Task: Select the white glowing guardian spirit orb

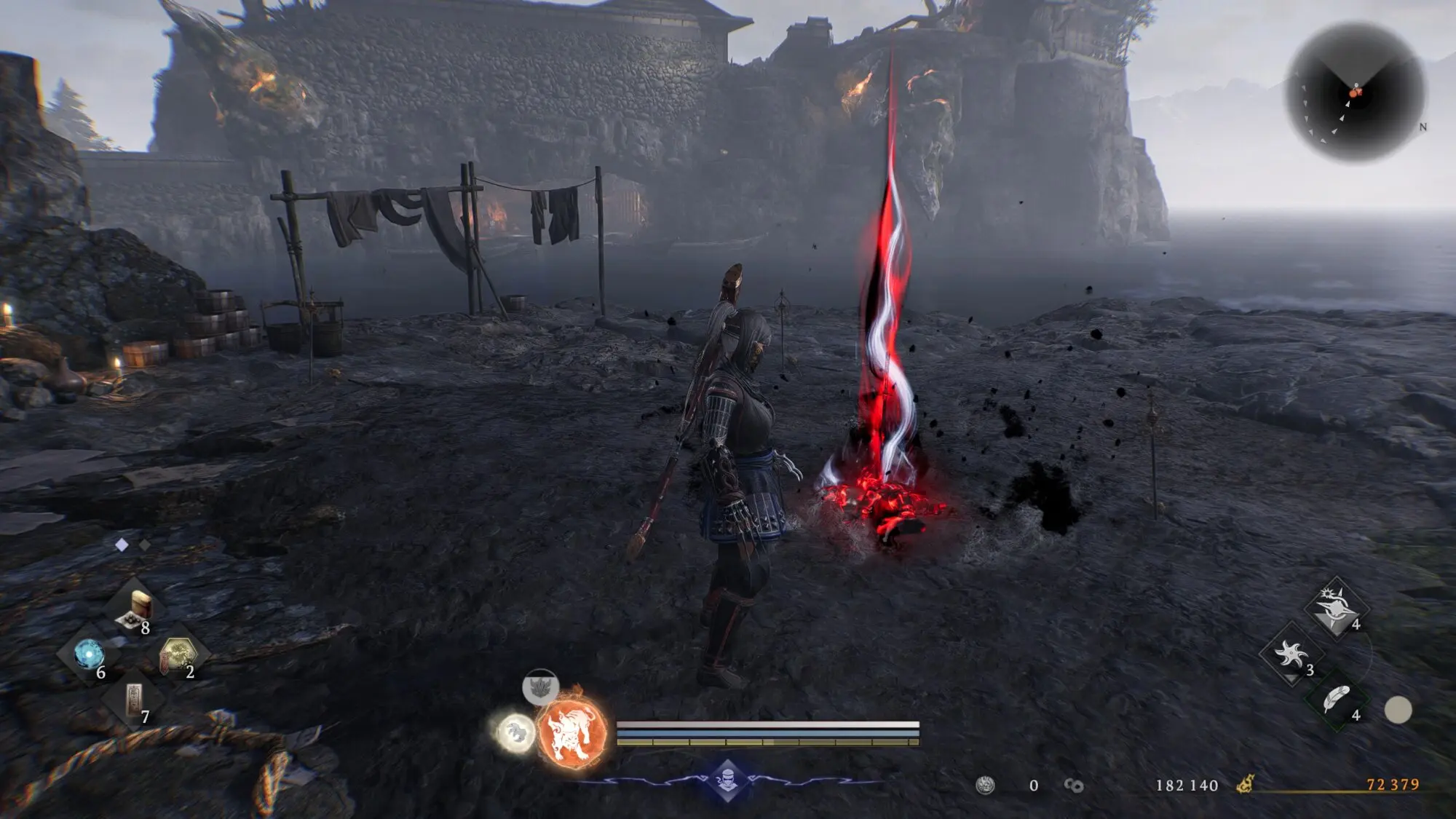Action: click(x=515, y=732)
